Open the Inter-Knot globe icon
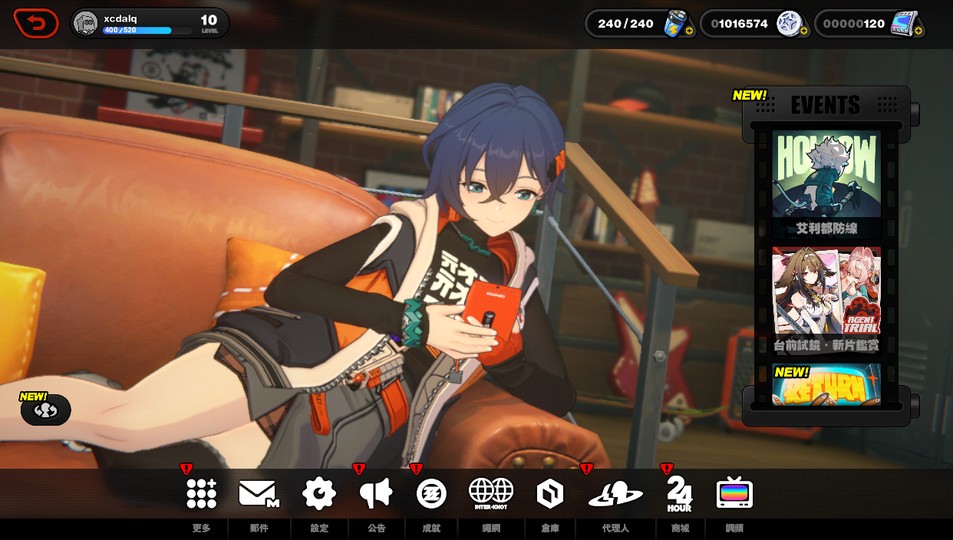Image resolution: width=953 pixels, height=540 pixels. [491, 493]
